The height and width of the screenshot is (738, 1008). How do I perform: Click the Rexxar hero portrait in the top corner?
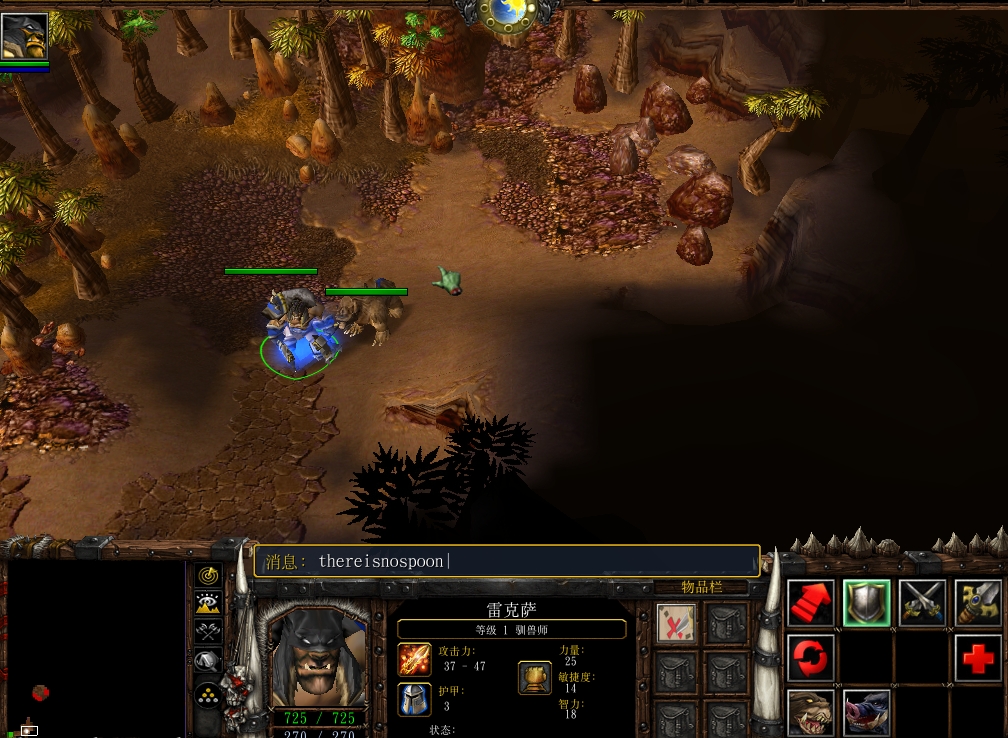pos(24,36)
